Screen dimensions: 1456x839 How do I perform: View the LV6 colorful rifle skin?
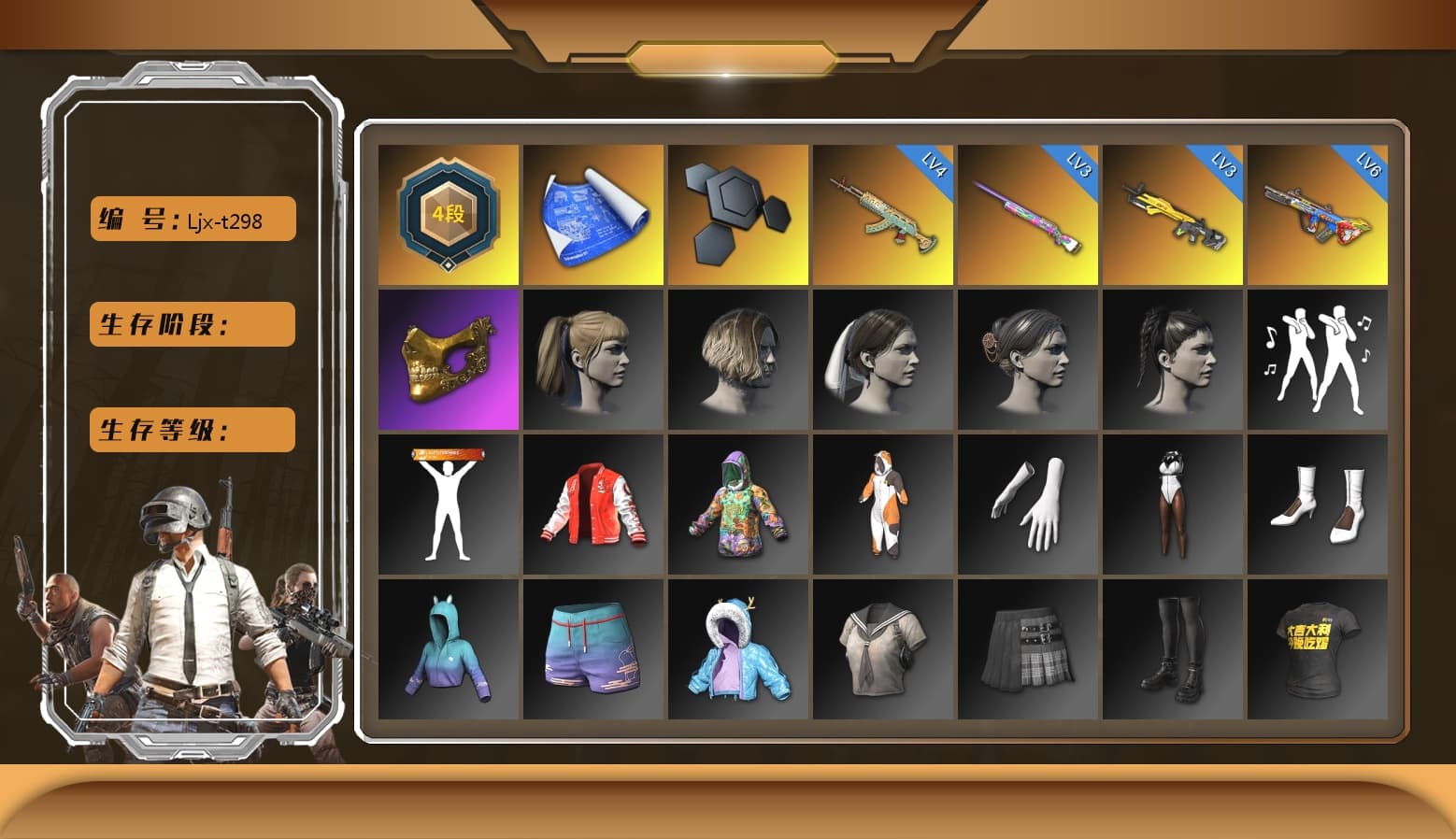click(1318, 213)
